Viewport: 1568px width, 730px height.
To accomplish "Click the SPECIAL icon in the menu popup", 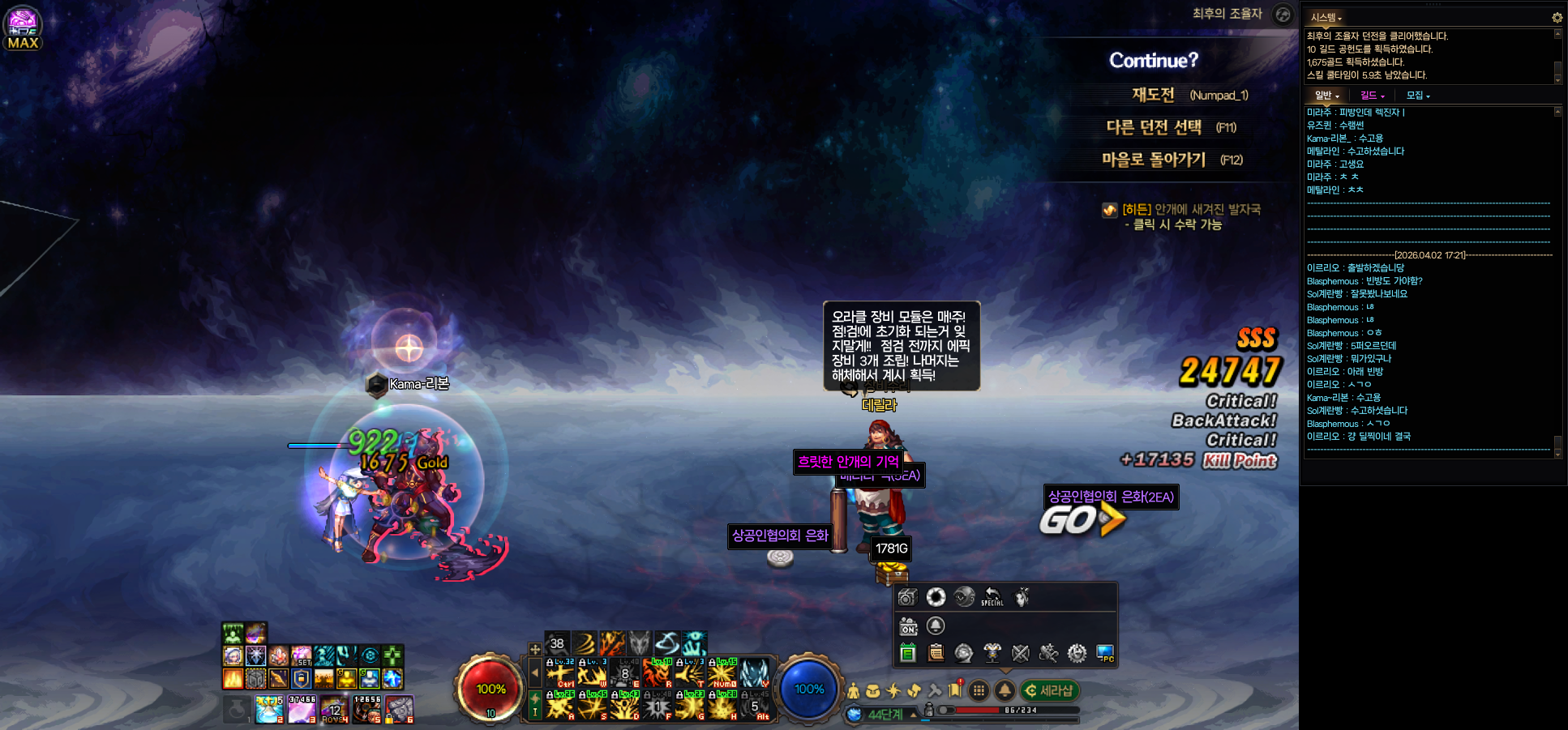I will click(x=992, y=597).
